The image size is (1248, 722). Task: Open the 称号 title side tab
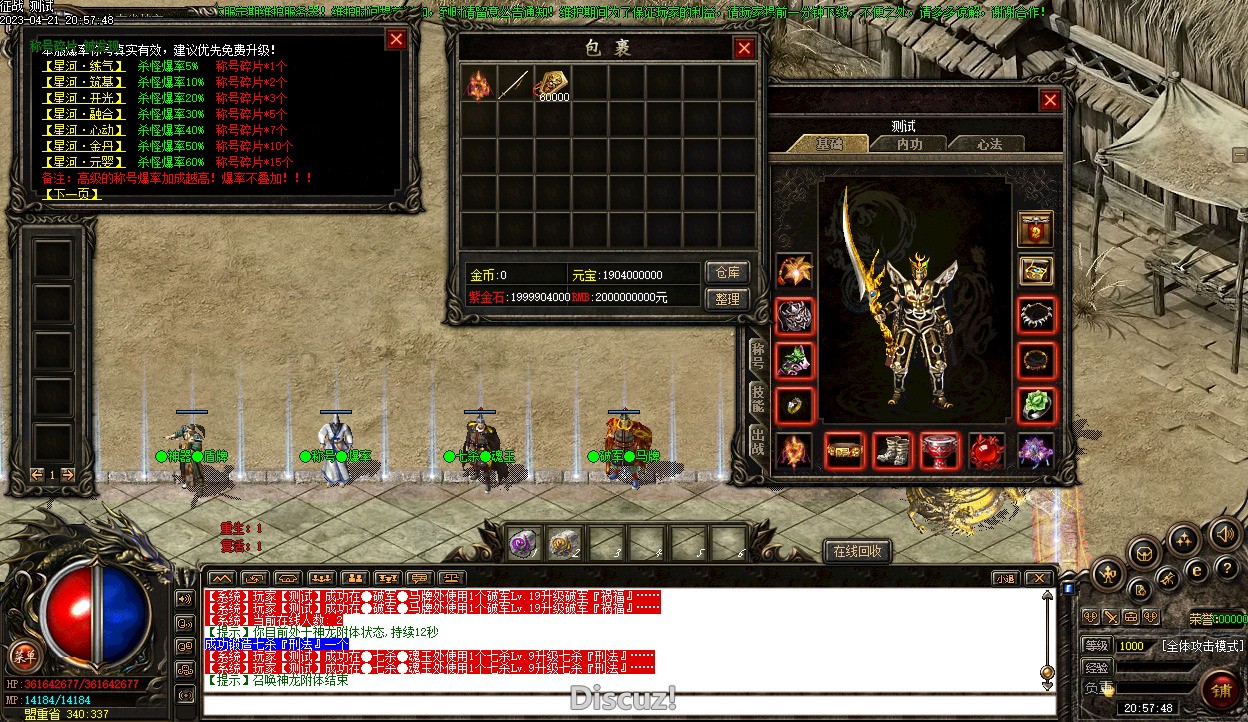tap(758, 355)
